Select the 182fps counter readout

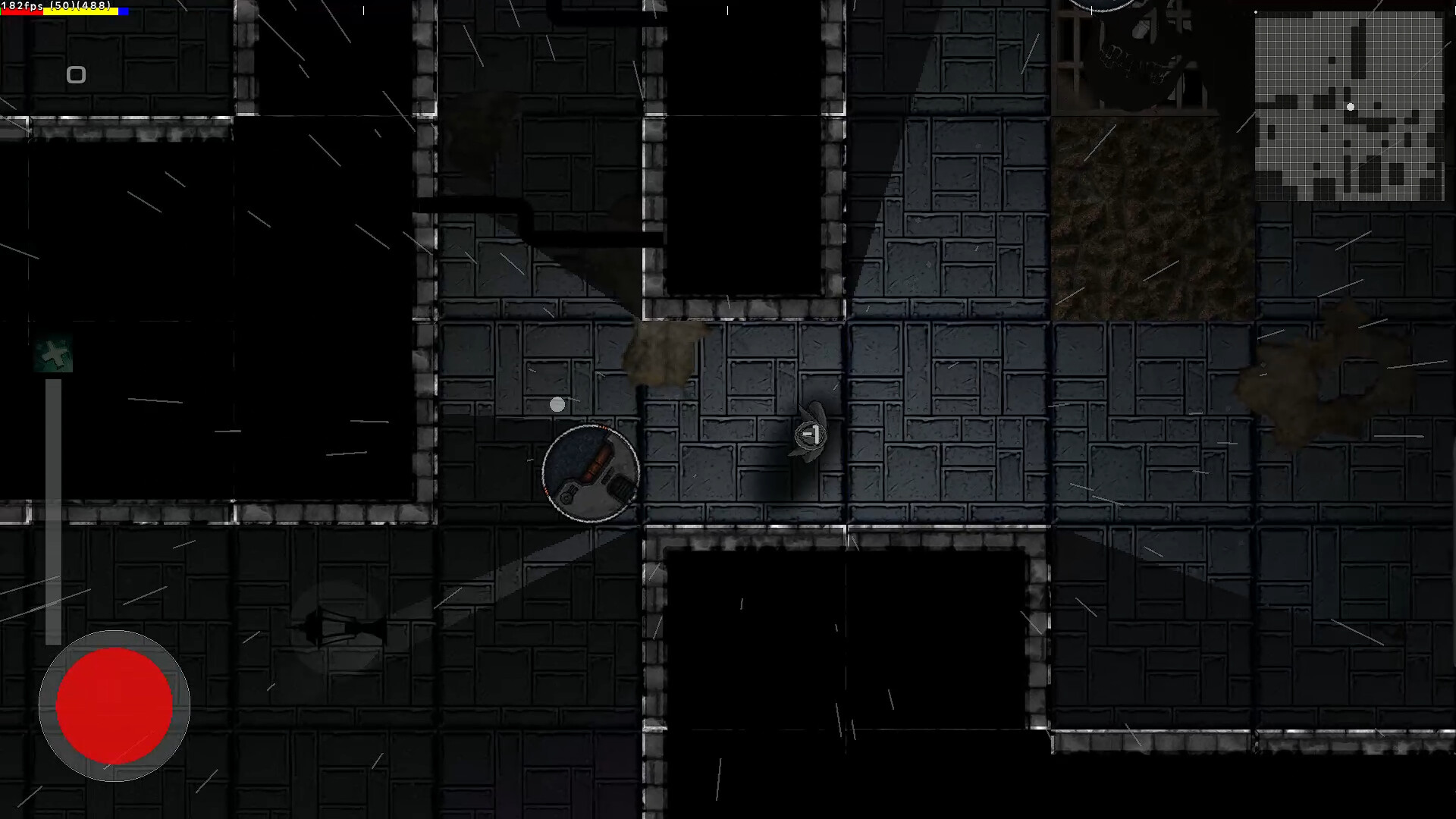tap(21, 5)
